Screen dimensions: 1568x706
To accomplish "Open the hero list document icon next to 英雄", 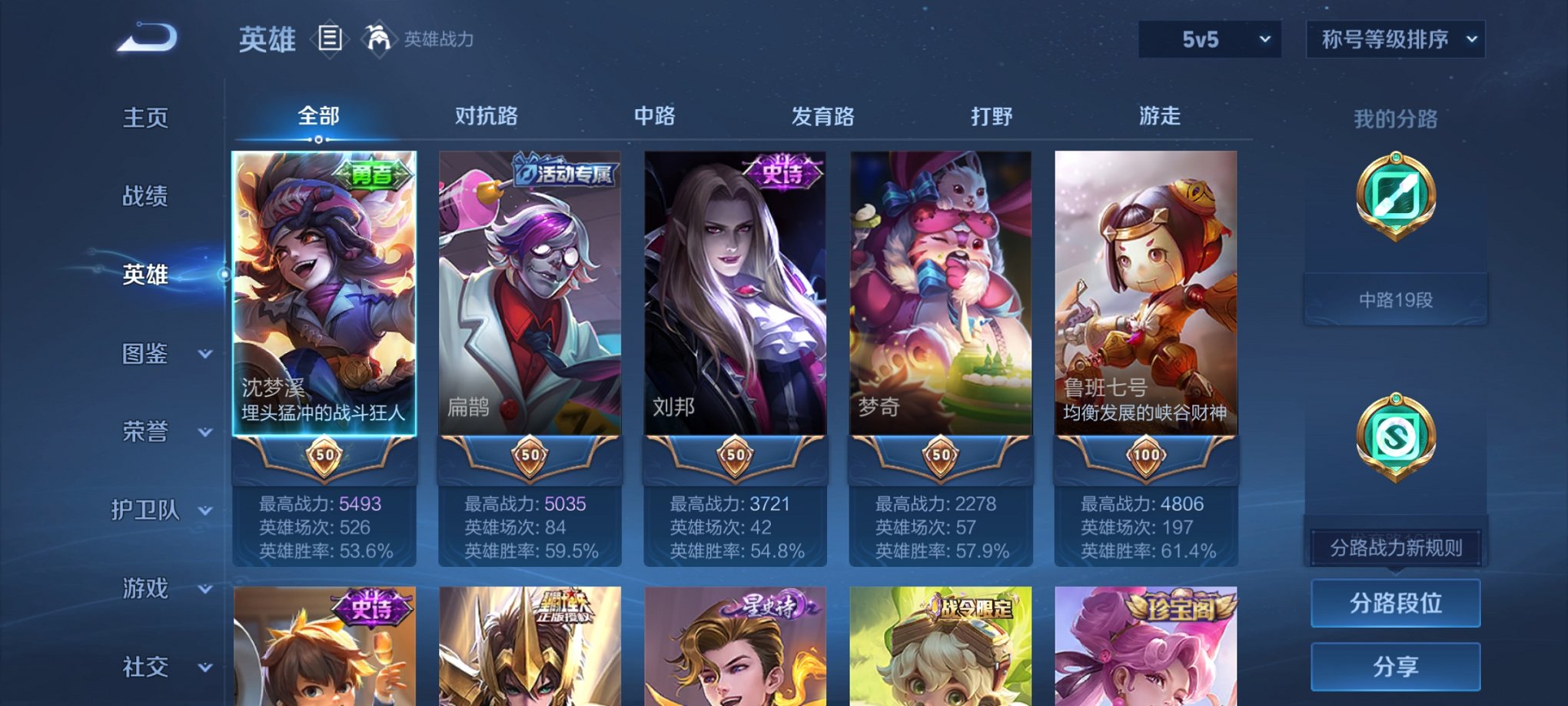I will pyautogui.click(x=331, y=38).
